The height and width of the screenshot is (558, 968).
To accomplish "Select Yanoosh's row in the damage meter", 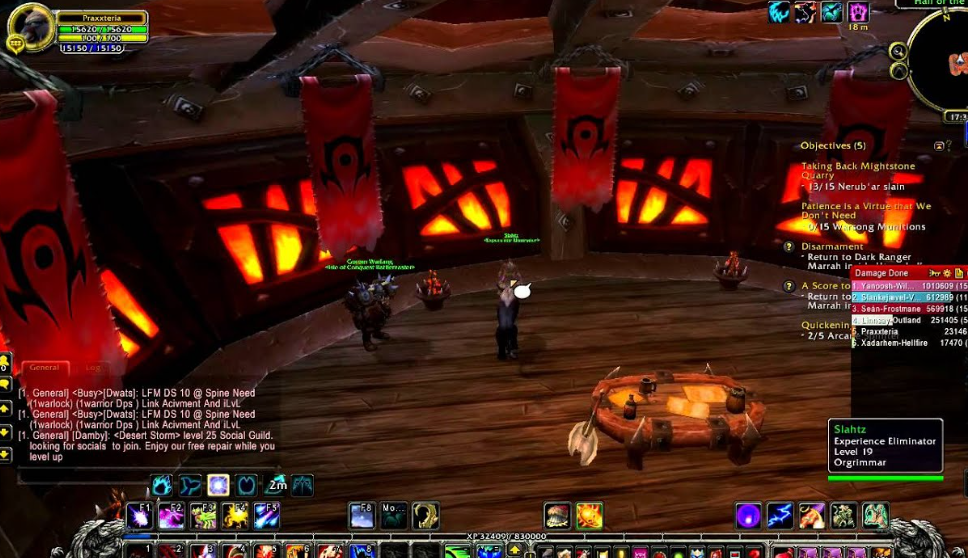I will coord(908,285).
